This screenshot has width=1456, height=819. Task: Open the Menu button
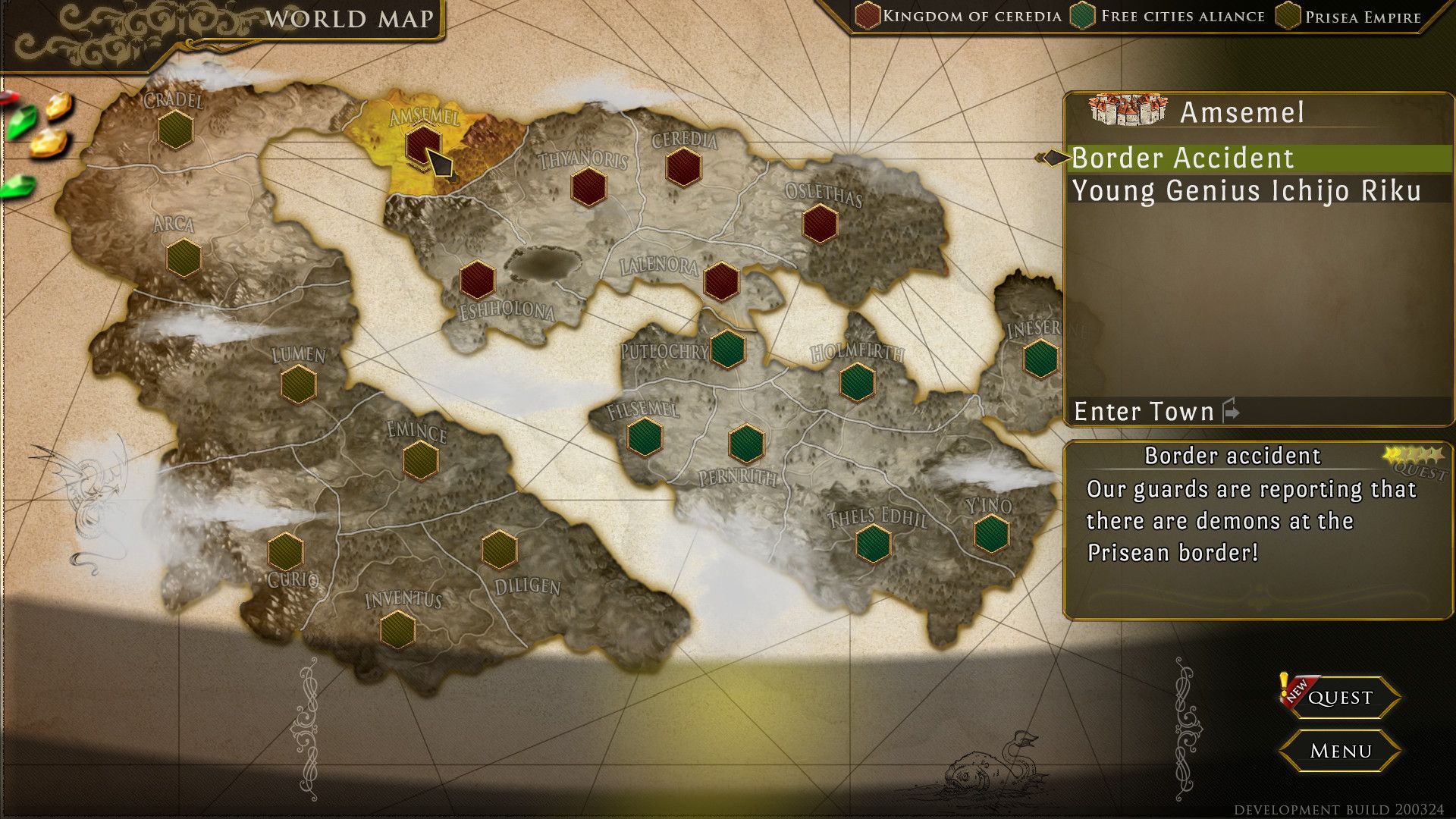tap(1340, 751)
